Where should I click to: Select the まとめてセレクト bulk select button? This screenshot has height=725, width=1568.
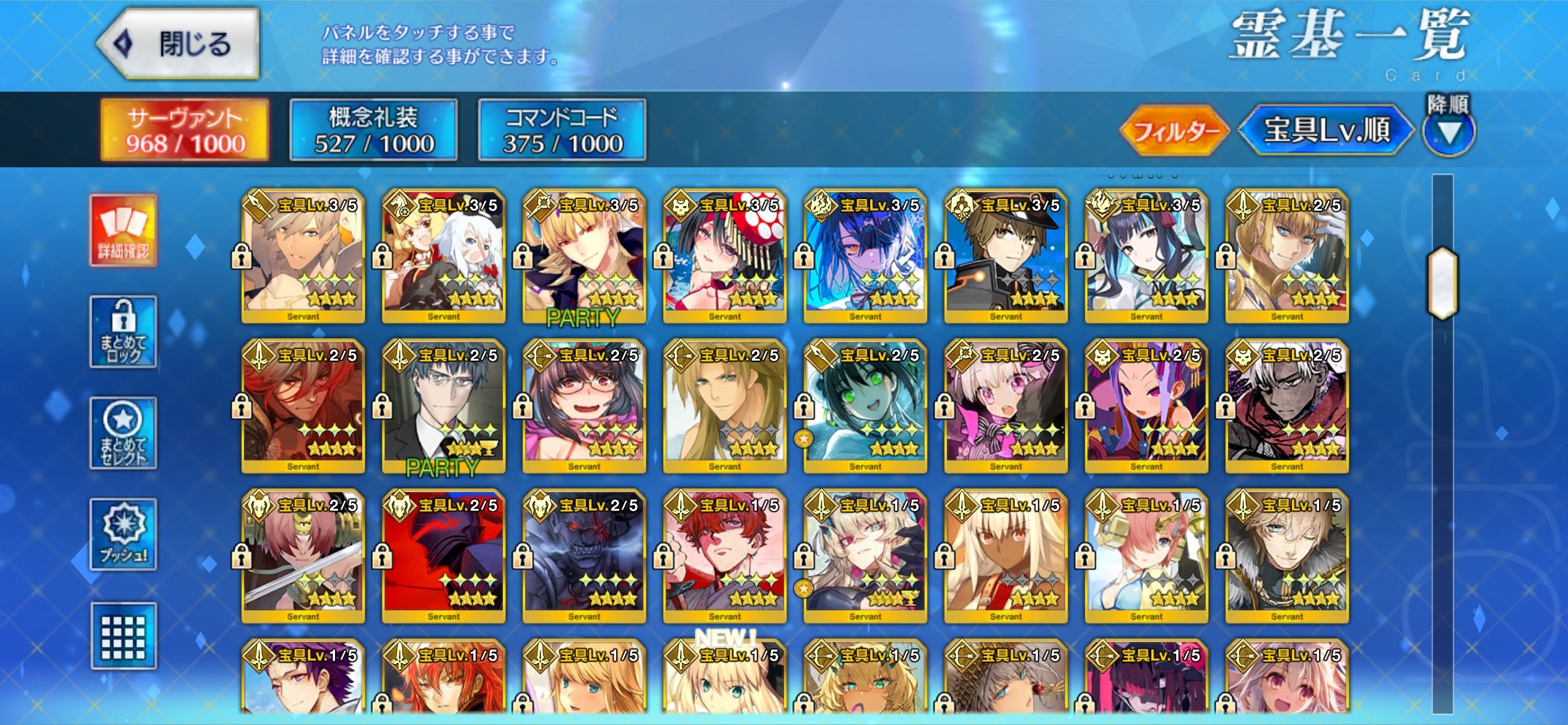(x=123, y=433)
